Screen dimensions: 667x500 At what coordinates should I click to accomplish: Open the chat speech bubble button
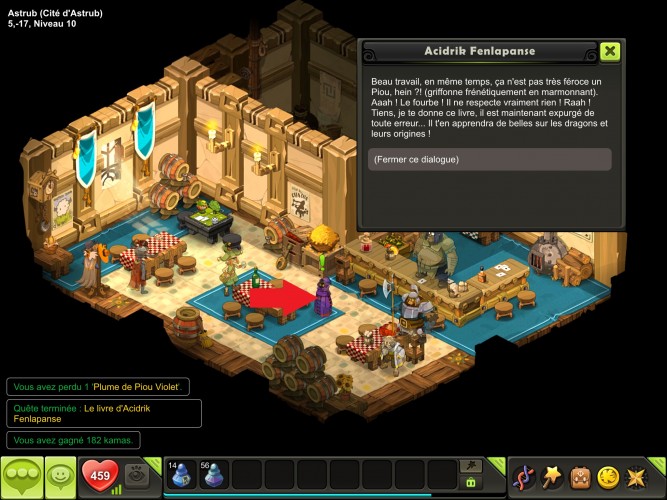(x=21, y=475)
